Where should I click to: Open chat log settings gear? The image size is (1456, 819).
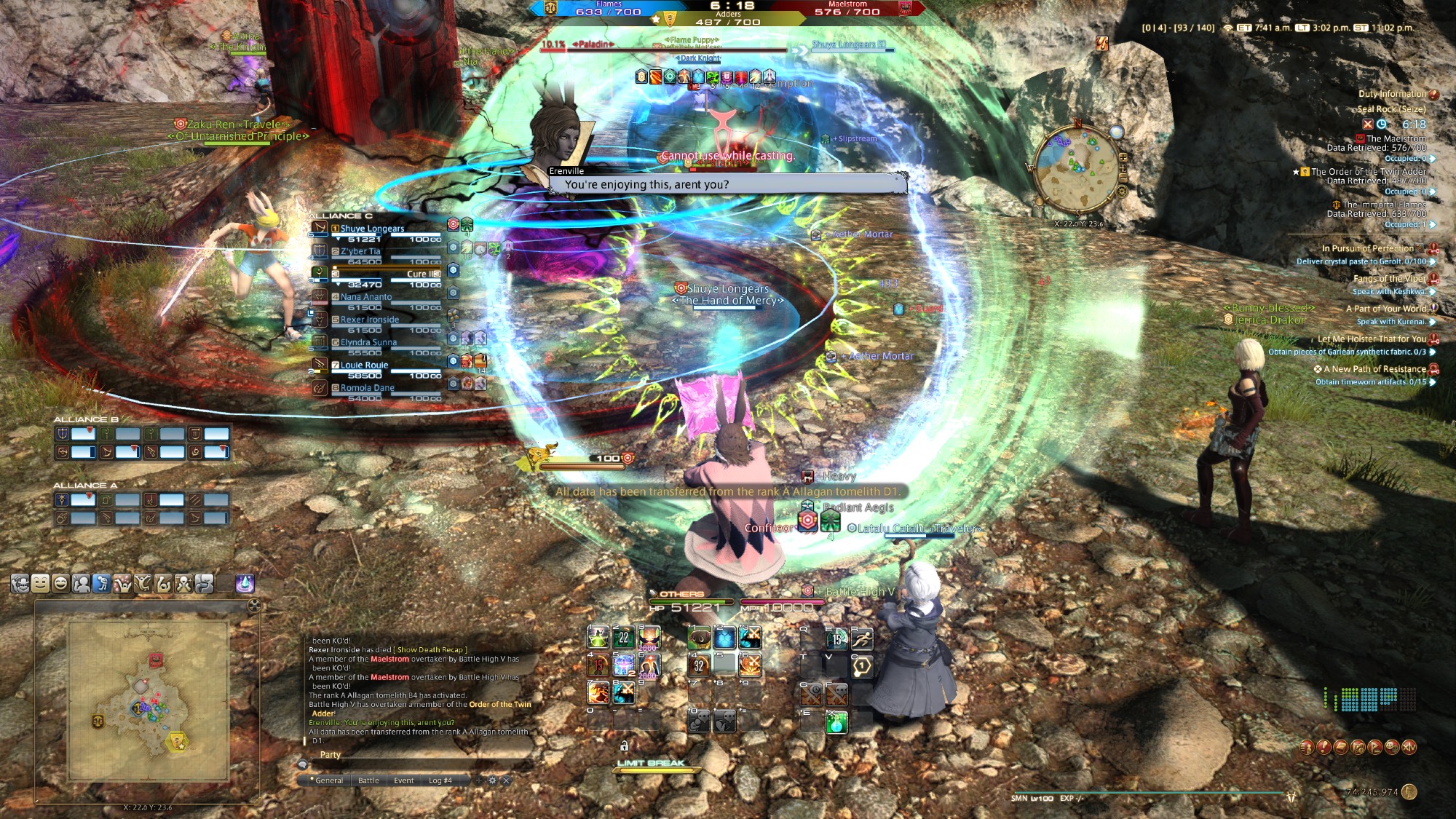492,780
